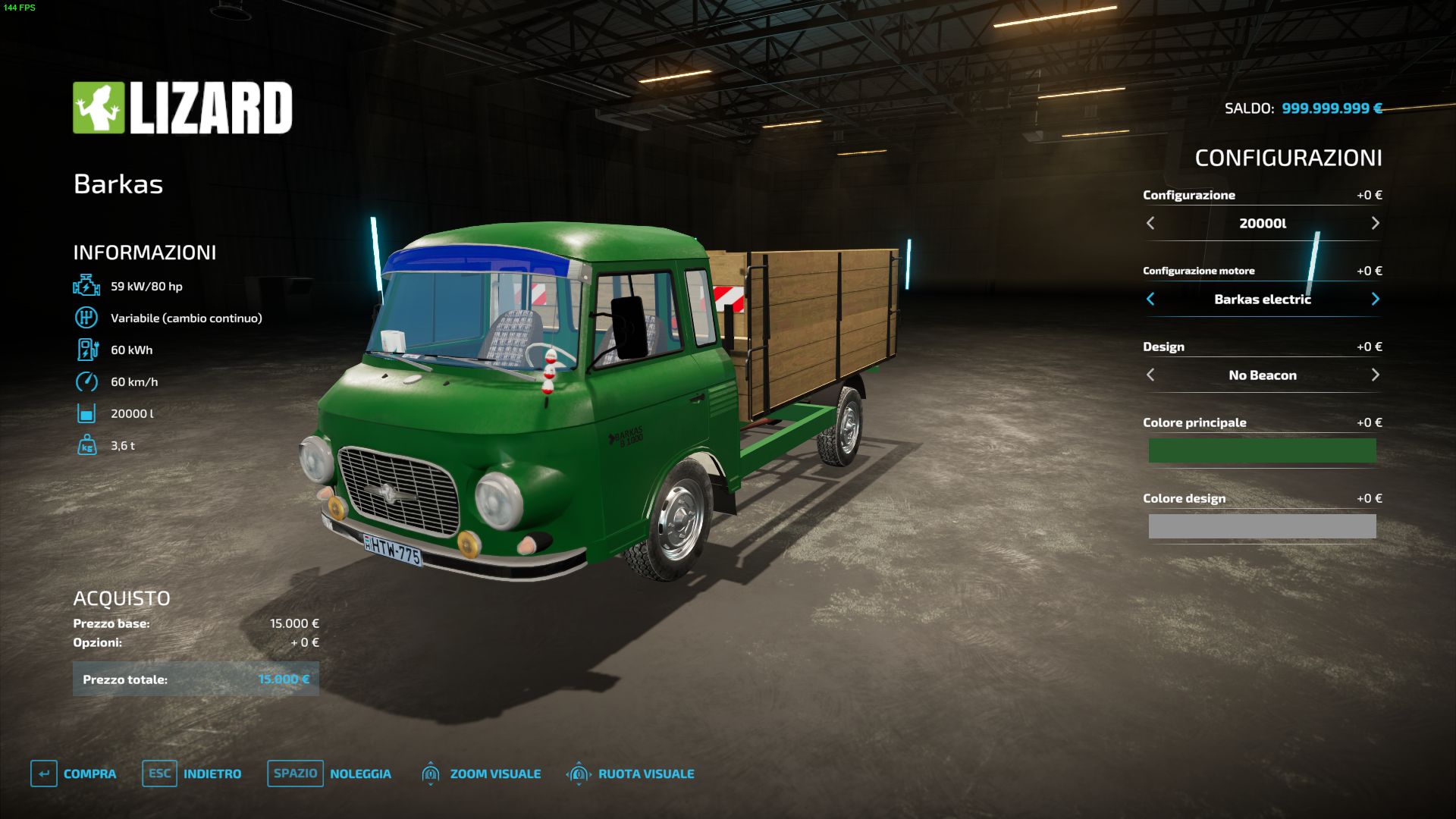Screen dimensions: 1456x819
Task: Go back with the INDIETRO button
Action: [192, 773]
